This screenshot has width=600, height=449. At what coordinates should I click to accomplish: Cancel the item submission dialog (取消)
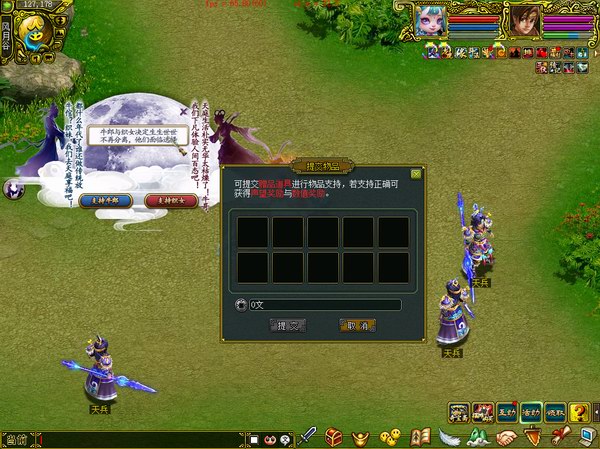tap(357, 325)
